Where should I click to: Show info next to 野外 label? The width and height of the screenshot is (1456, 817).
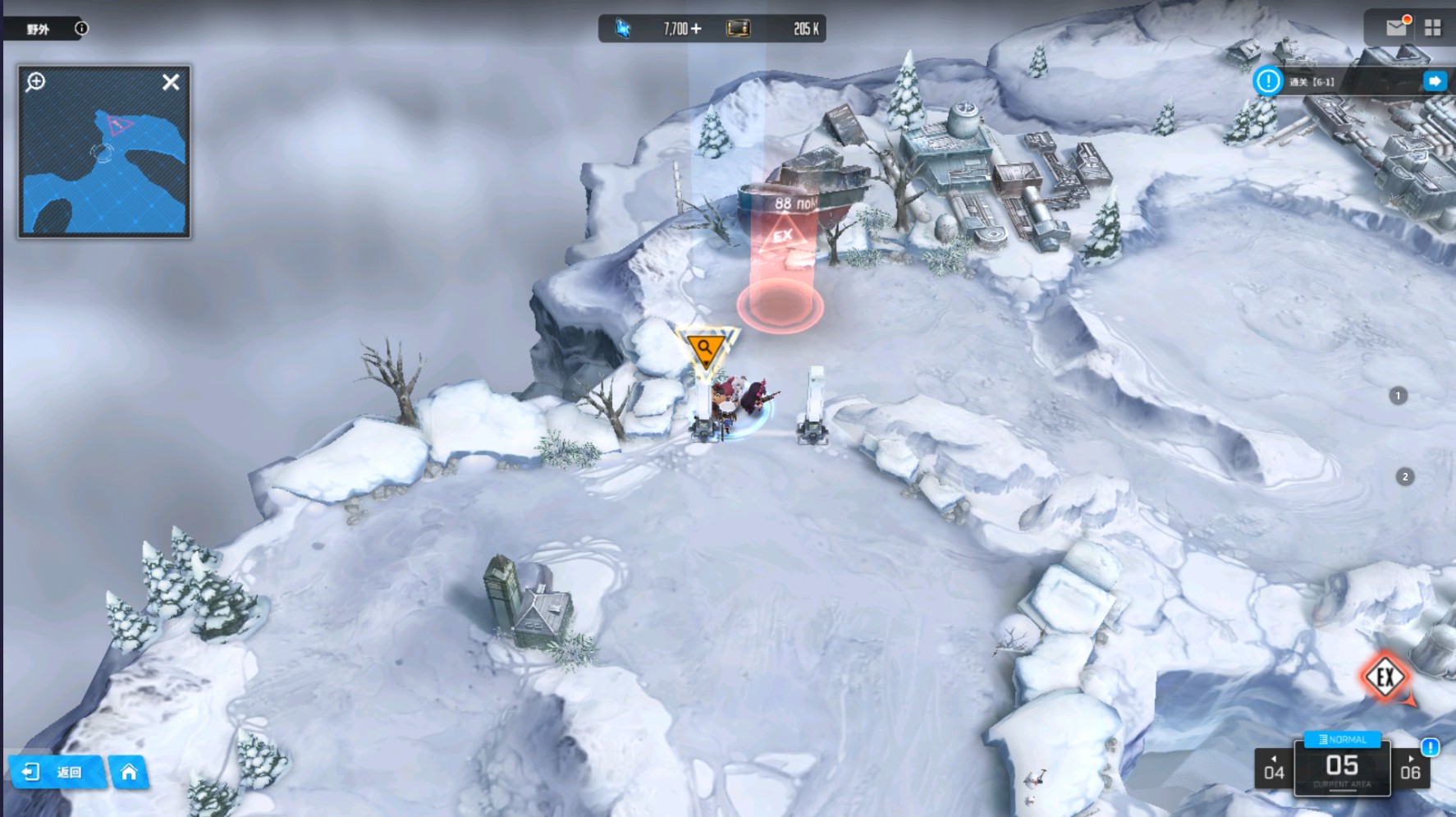click(x=81, y=29)
